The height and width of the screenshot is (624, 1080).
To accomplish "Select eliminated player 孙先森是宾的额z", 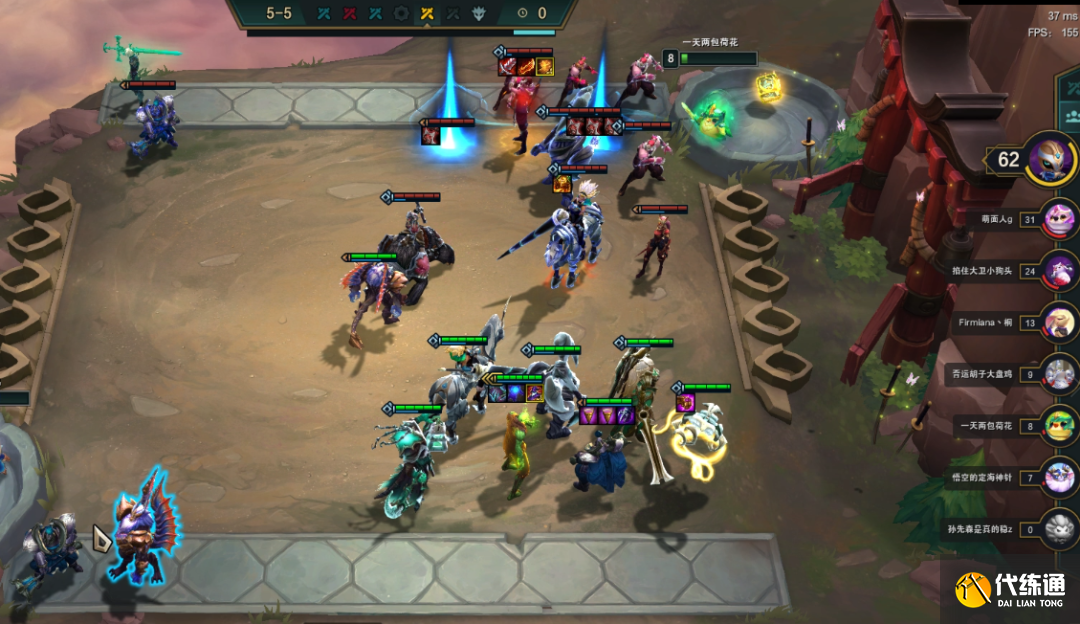I will click(x=1058, y=529).
